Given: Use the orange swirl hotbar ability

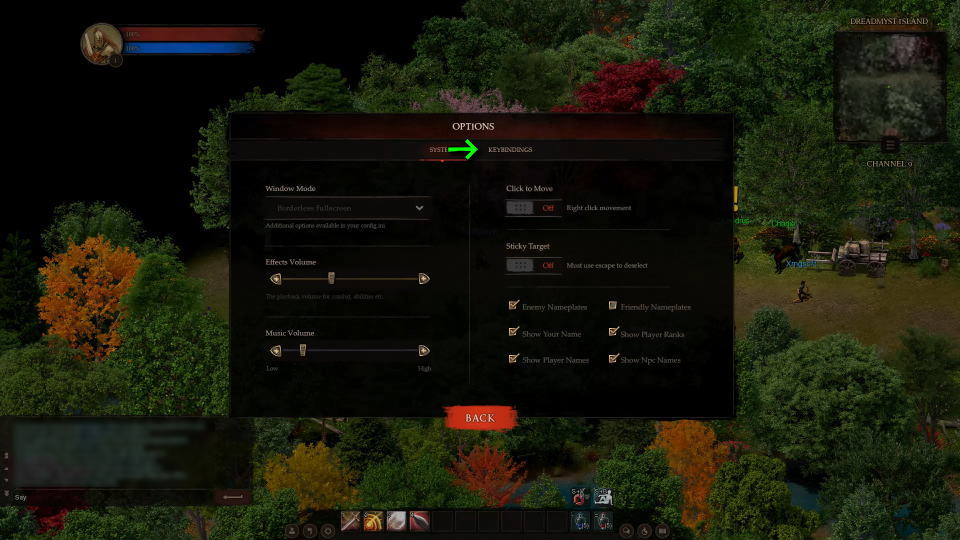Looking at the screenshot, I should (374, 521).
